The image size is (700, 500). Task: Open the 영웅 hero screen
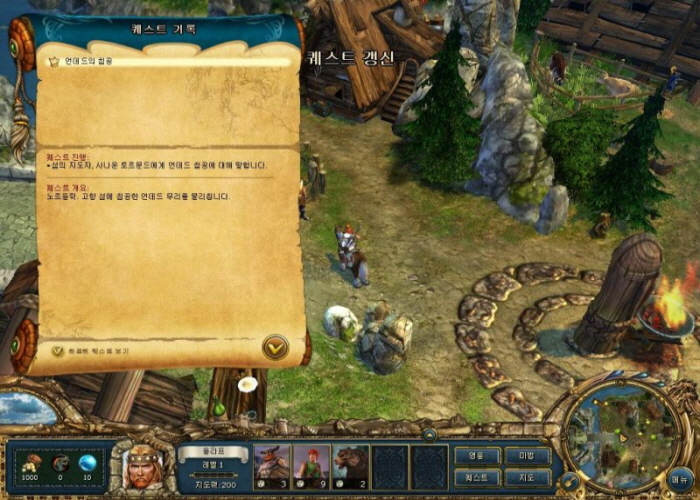tap(477, 455)
